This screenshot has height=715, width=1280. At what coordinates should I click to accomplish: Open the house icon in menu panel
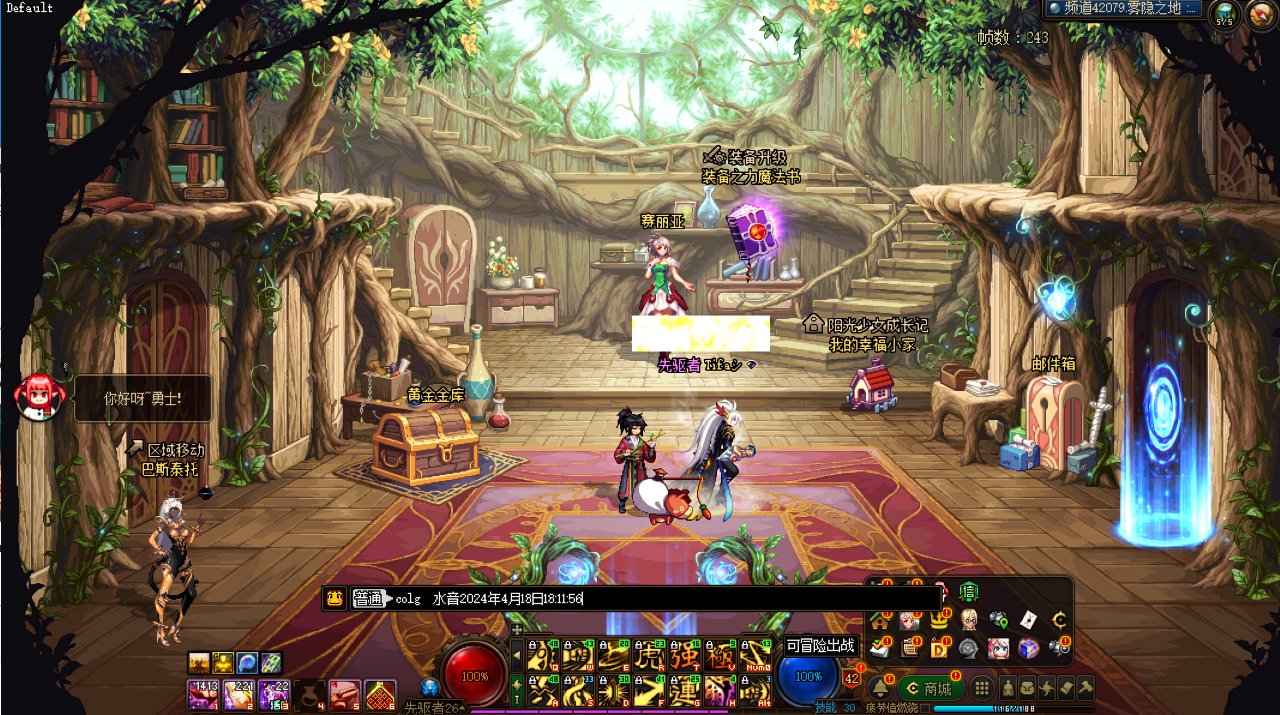click(x=880, y=620)
